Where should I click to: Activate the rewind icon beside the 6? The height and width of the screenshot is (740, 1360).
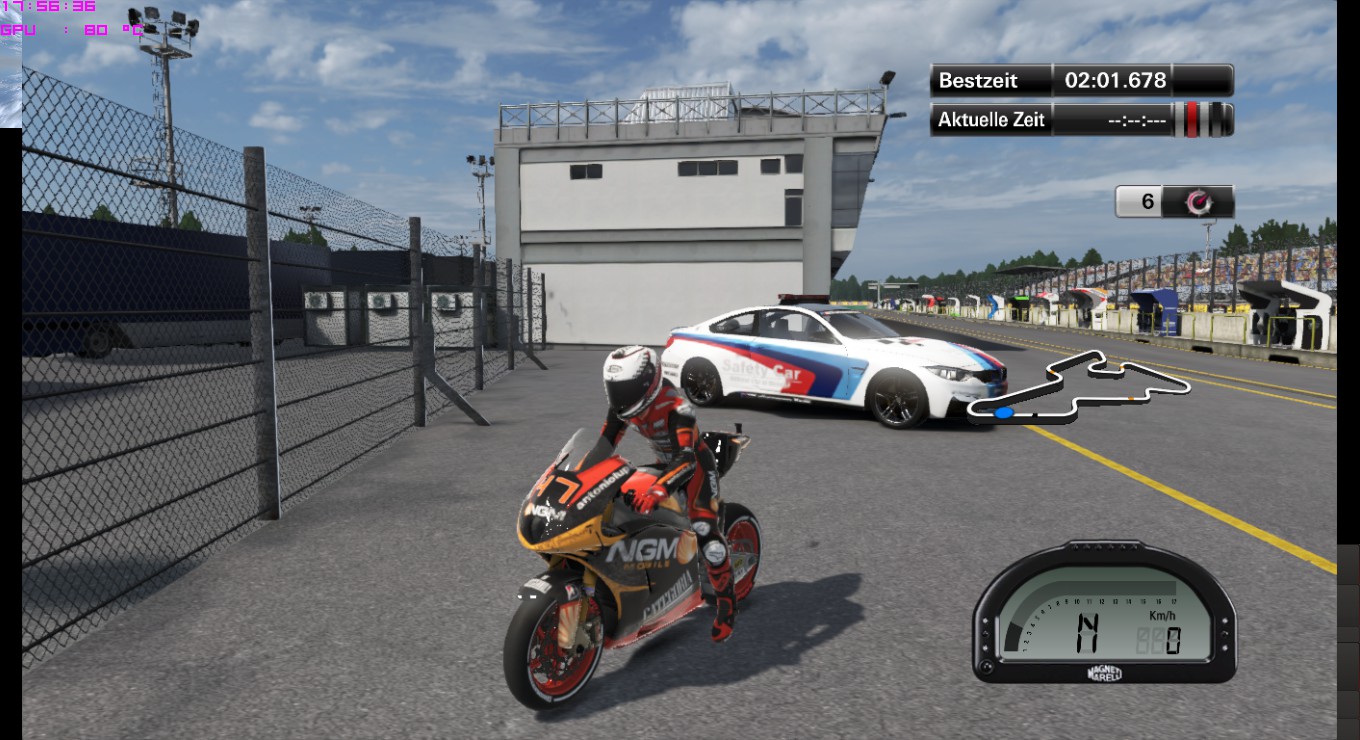click(x=1198, y=202)
